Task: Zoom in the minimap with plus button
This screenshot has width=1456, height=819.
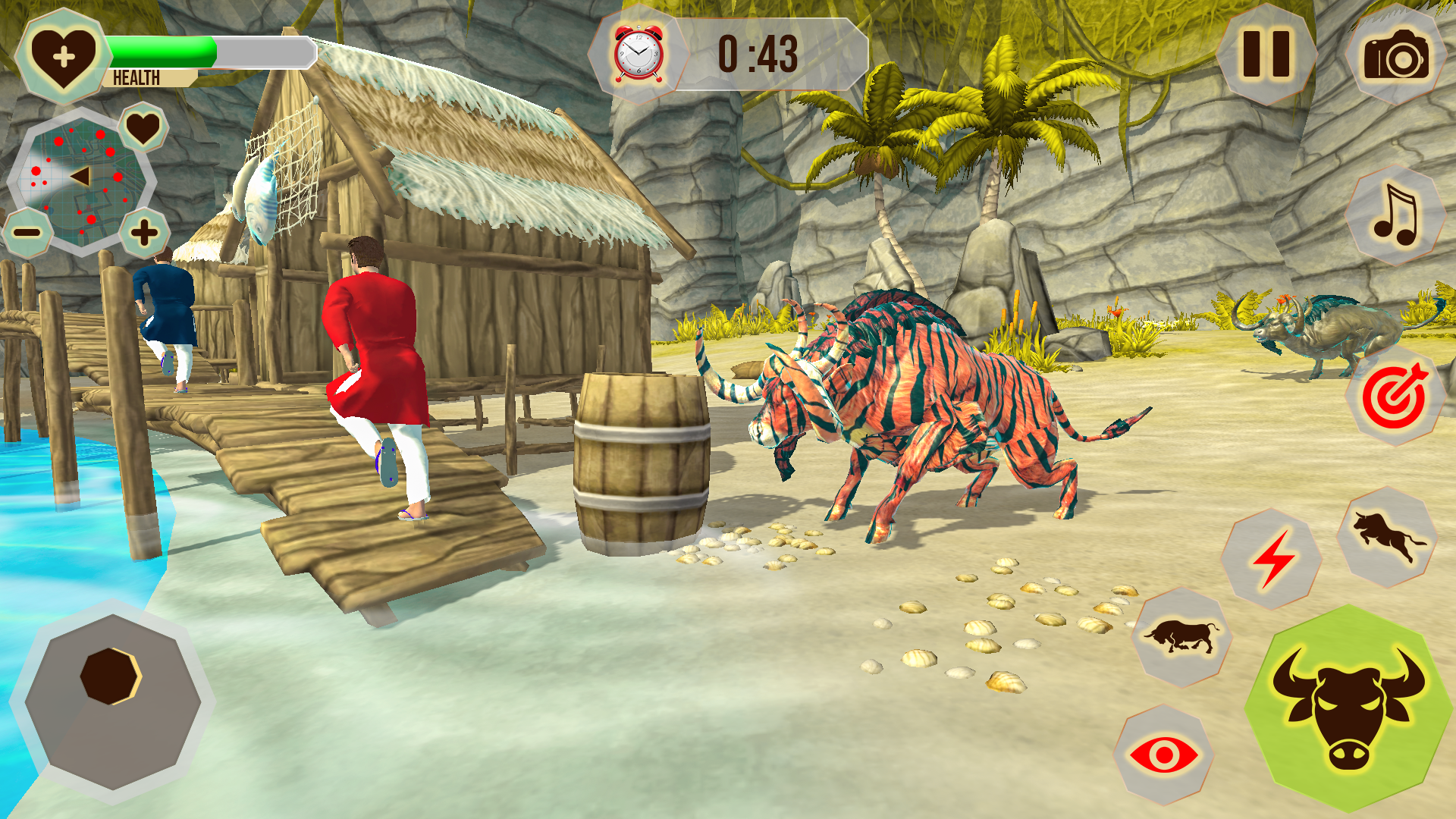Action: pyautogui.click(x=143, y=232)
